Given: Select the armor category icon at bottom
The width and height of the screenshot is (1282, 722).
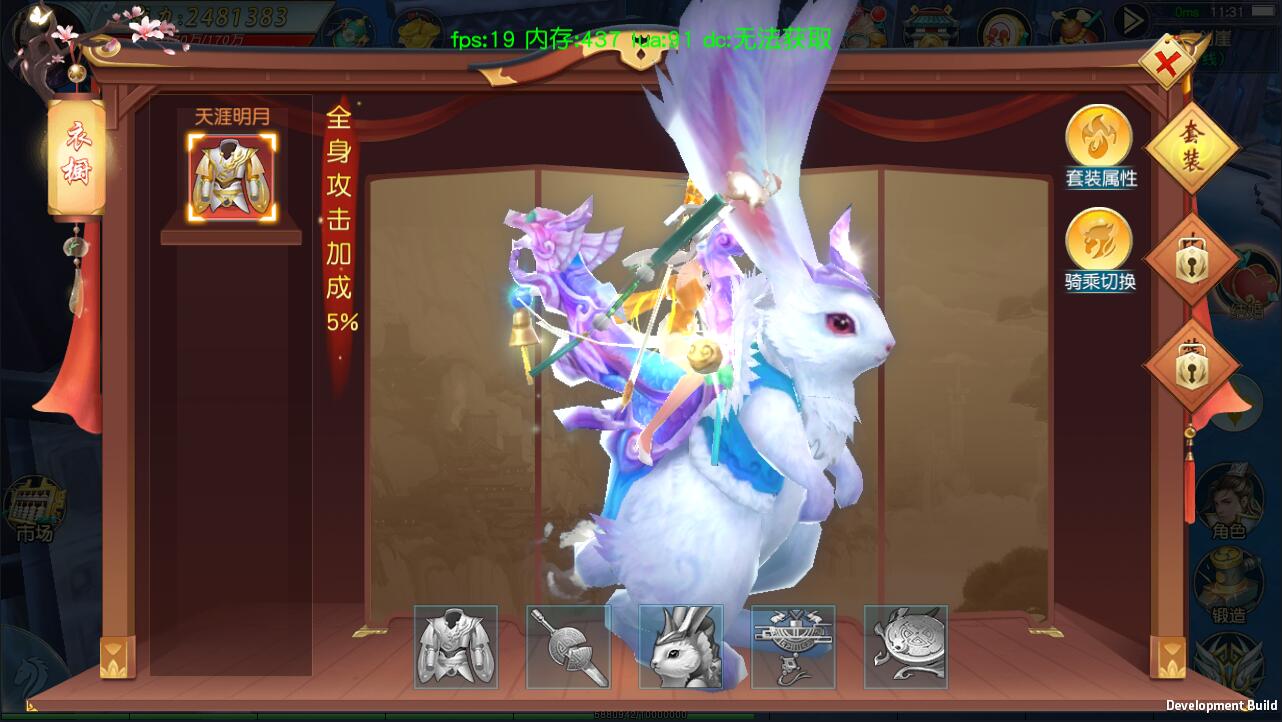Looking at the screenshot, I should (x=456, y=646).
